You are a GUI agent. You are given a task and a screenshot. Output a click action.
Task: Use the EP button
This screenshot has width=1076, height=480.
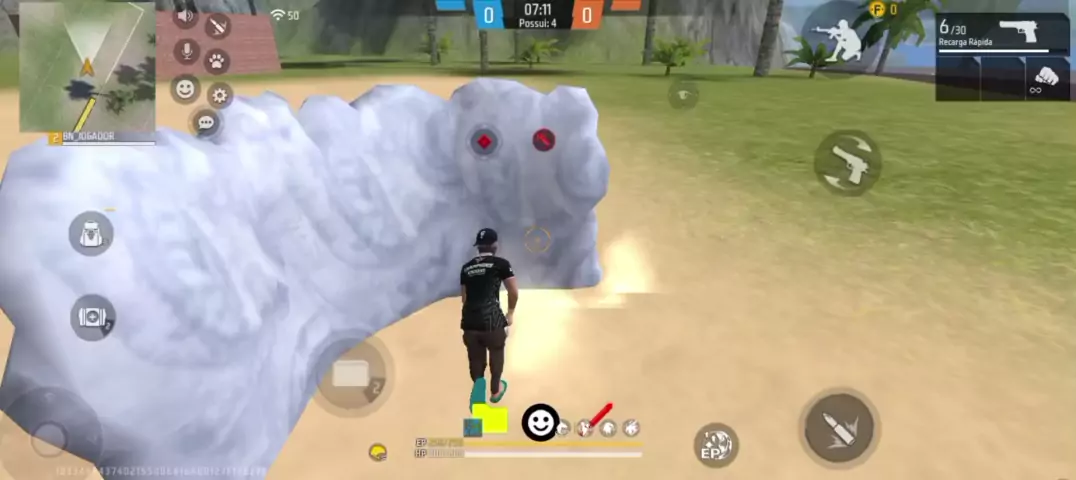tap(715, 445)
